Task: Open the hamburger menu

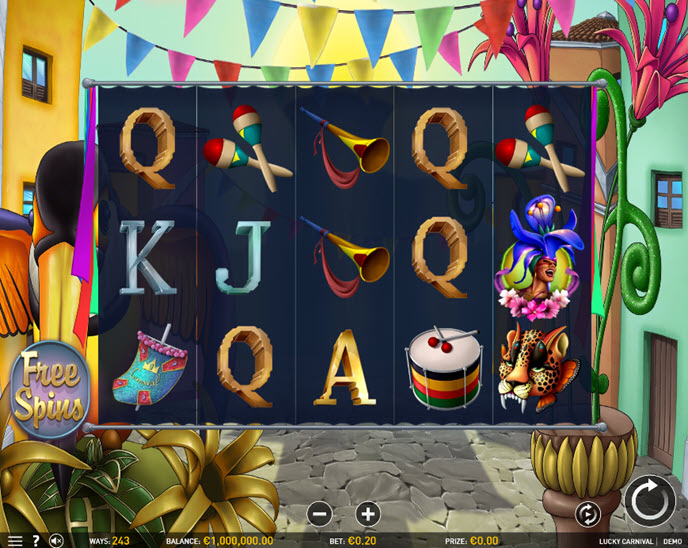Action: pyautogui.click(x=14, y=541)
